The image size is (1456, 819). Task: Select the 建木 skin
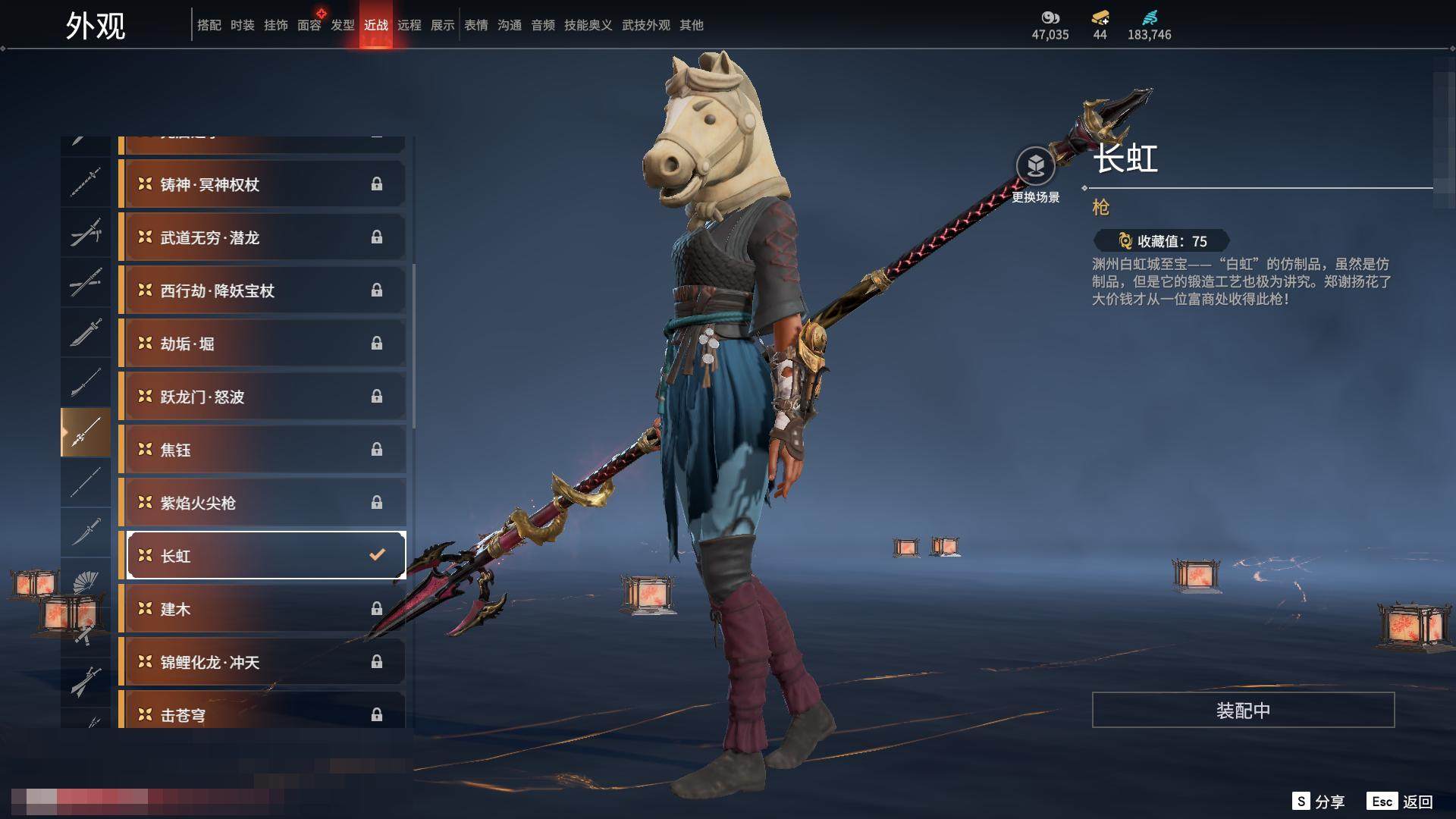[262, 609]
